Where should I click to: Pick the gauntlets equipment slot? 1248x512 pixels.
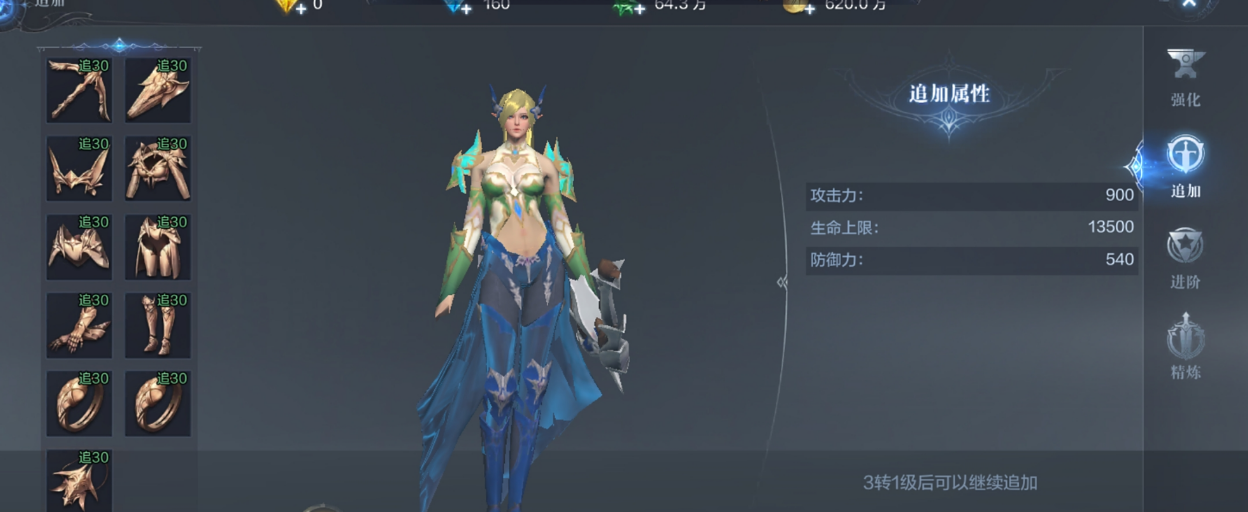(x=79, y=324)
